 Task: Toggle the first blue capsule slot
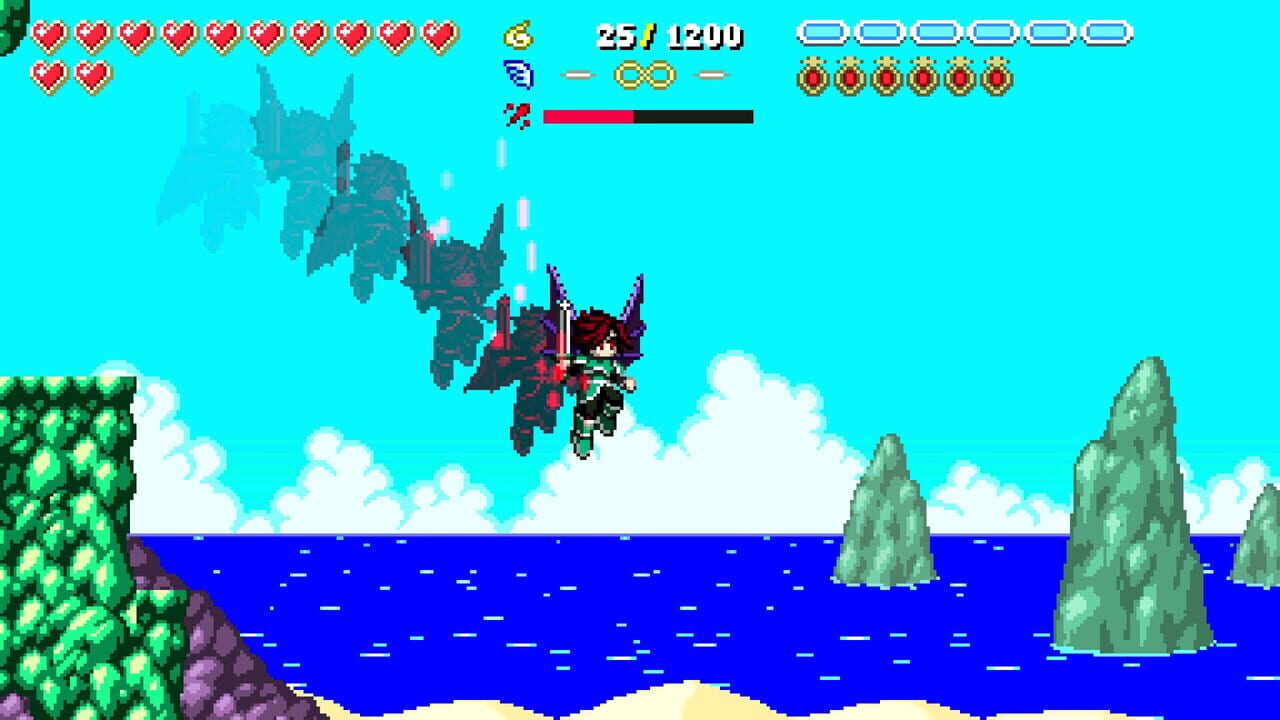coord(823,32)
